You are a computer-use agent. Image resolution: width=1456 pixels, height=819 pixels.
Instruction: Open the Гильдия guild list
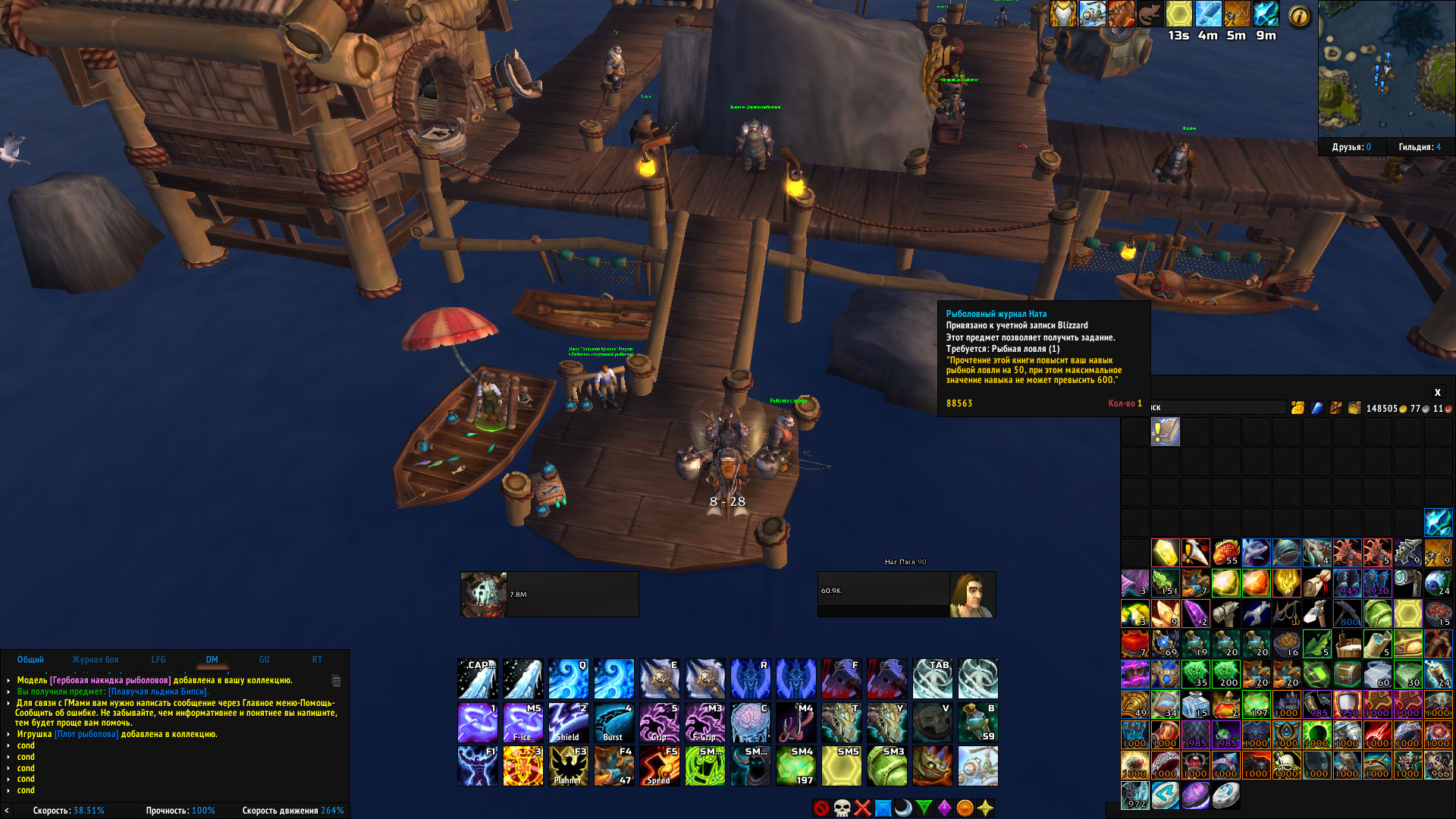1420,147
